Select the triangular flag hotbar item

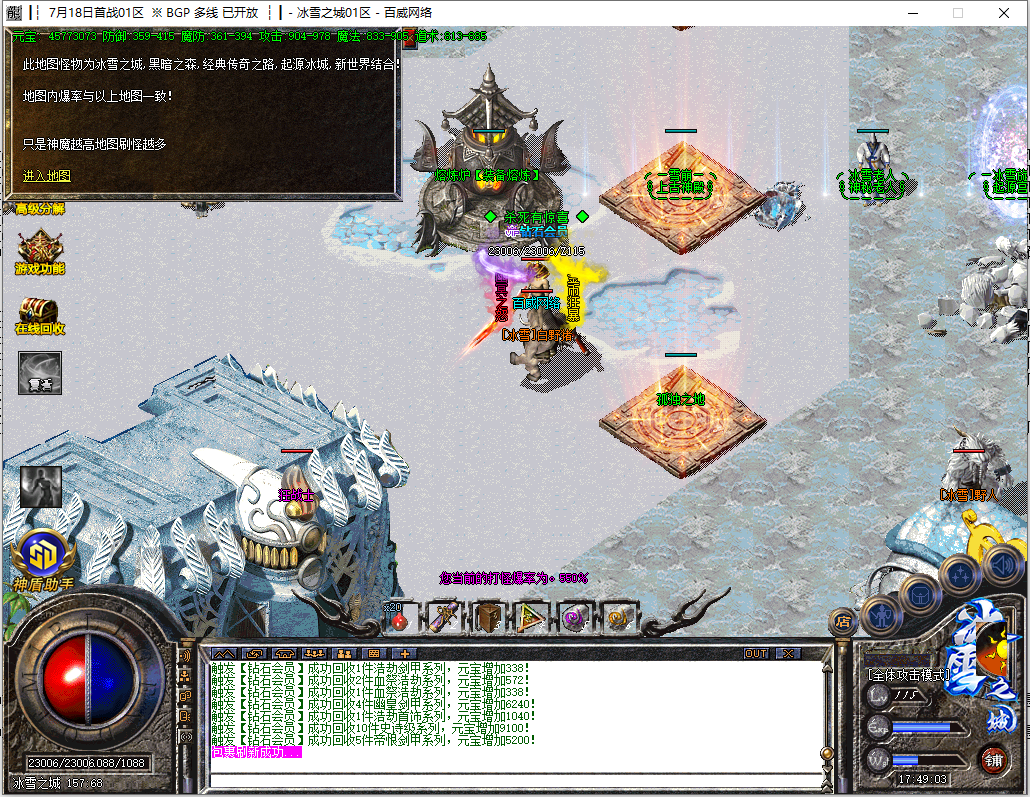coord(532,619)
